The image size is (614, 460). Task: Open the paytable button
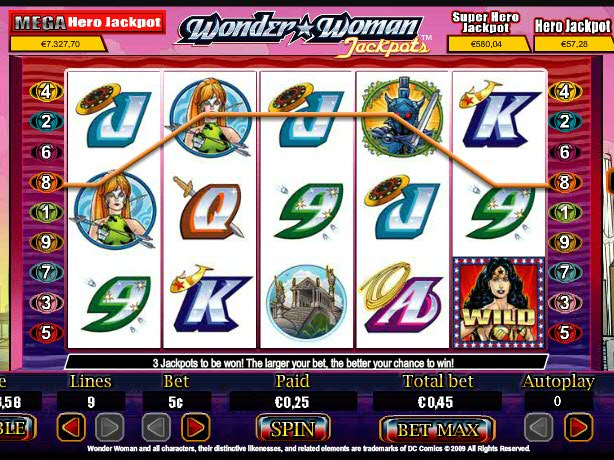15,429
